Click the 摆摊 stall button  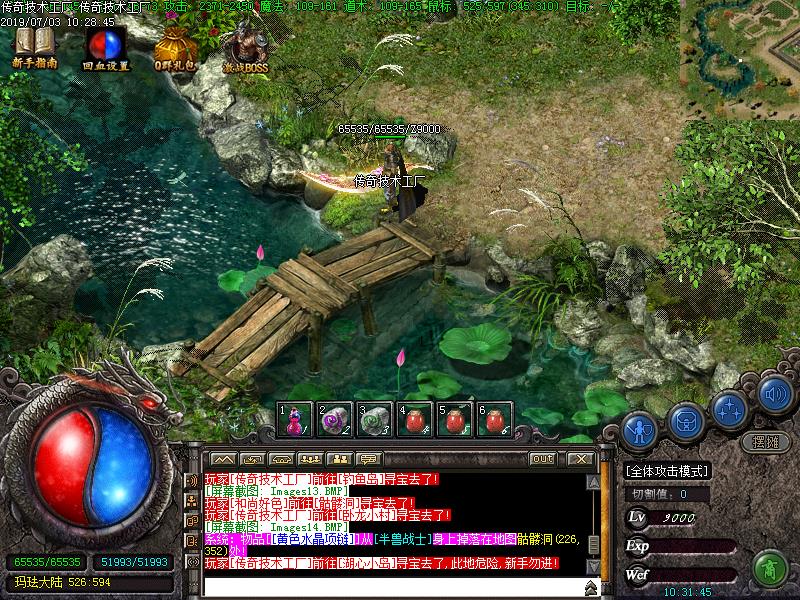tap(765, 441)
